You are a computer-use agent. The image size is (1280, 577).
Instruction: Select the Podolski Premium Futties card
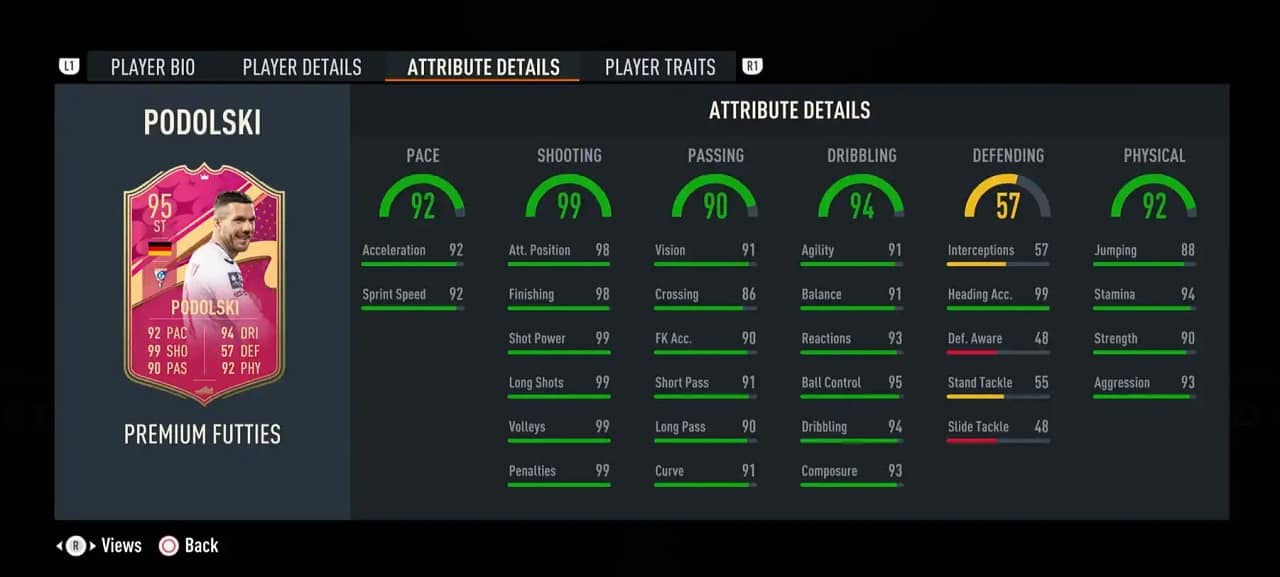[x=204, y=284]
